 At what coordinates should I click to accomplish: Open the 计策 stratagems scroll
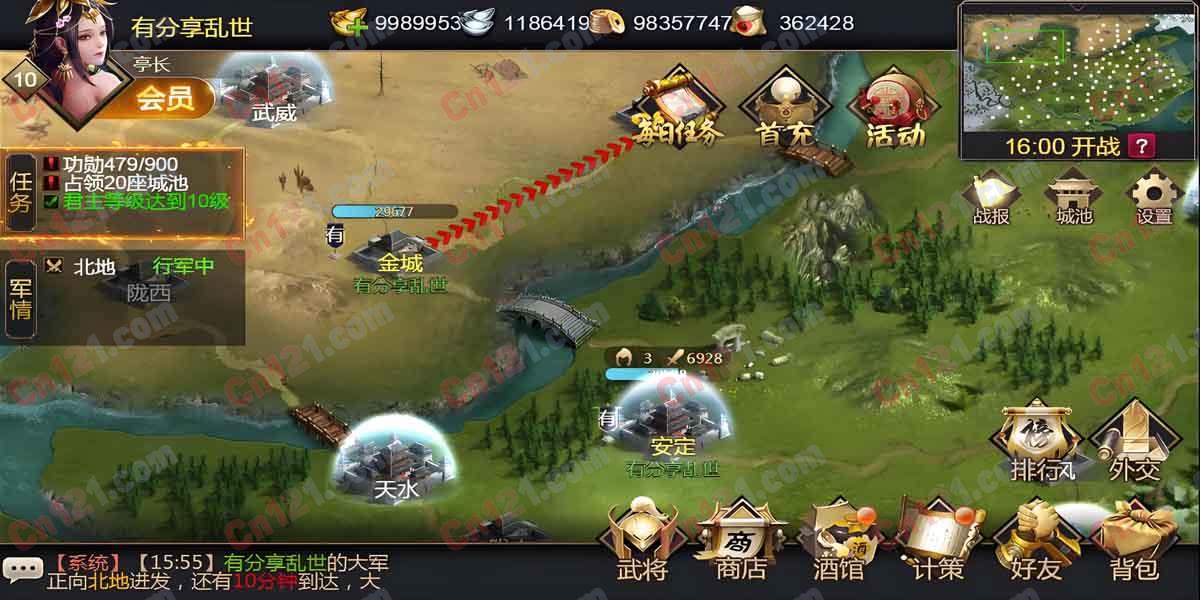(938, 545)
